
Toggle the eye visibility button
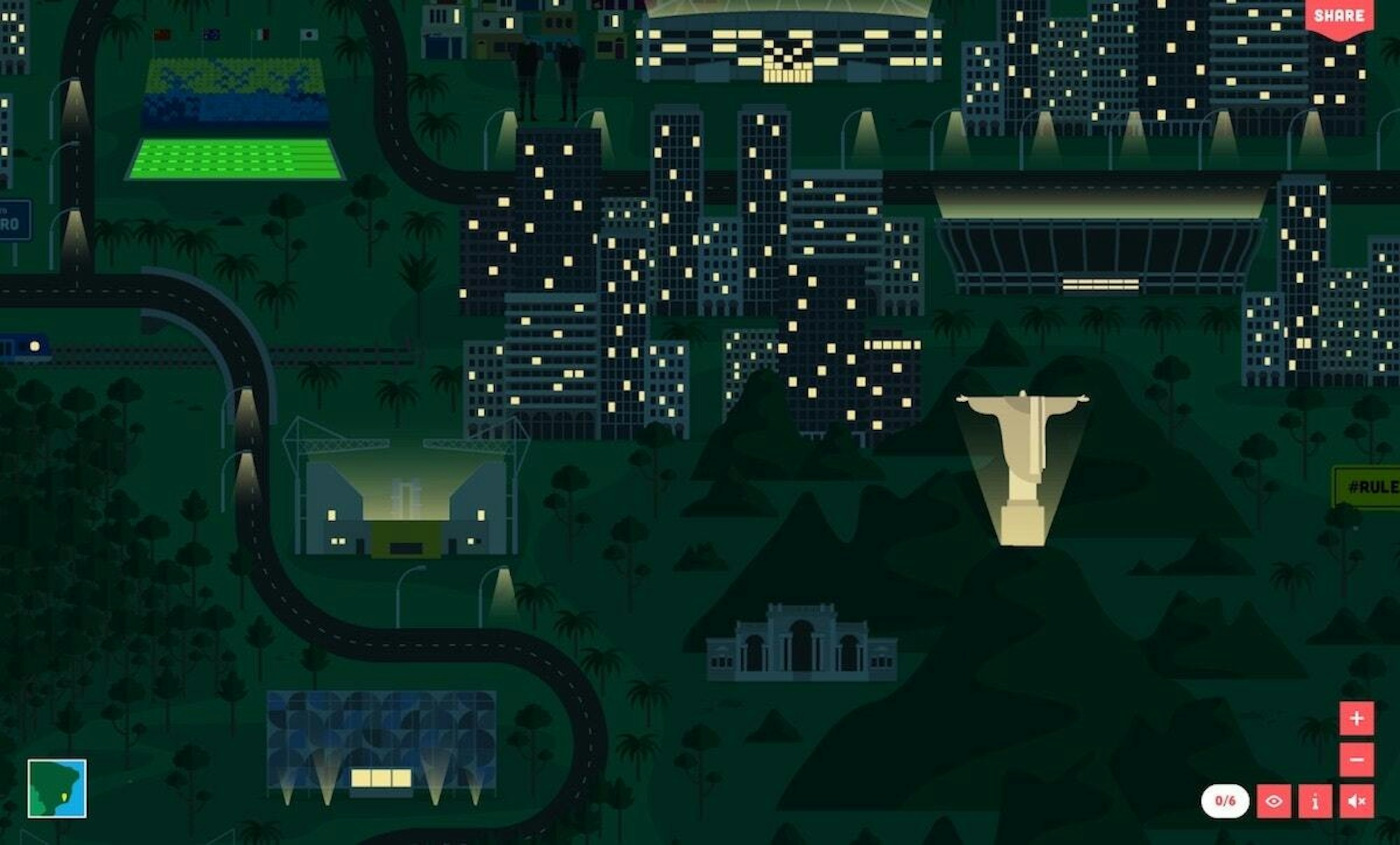(x=1274, y=801)
